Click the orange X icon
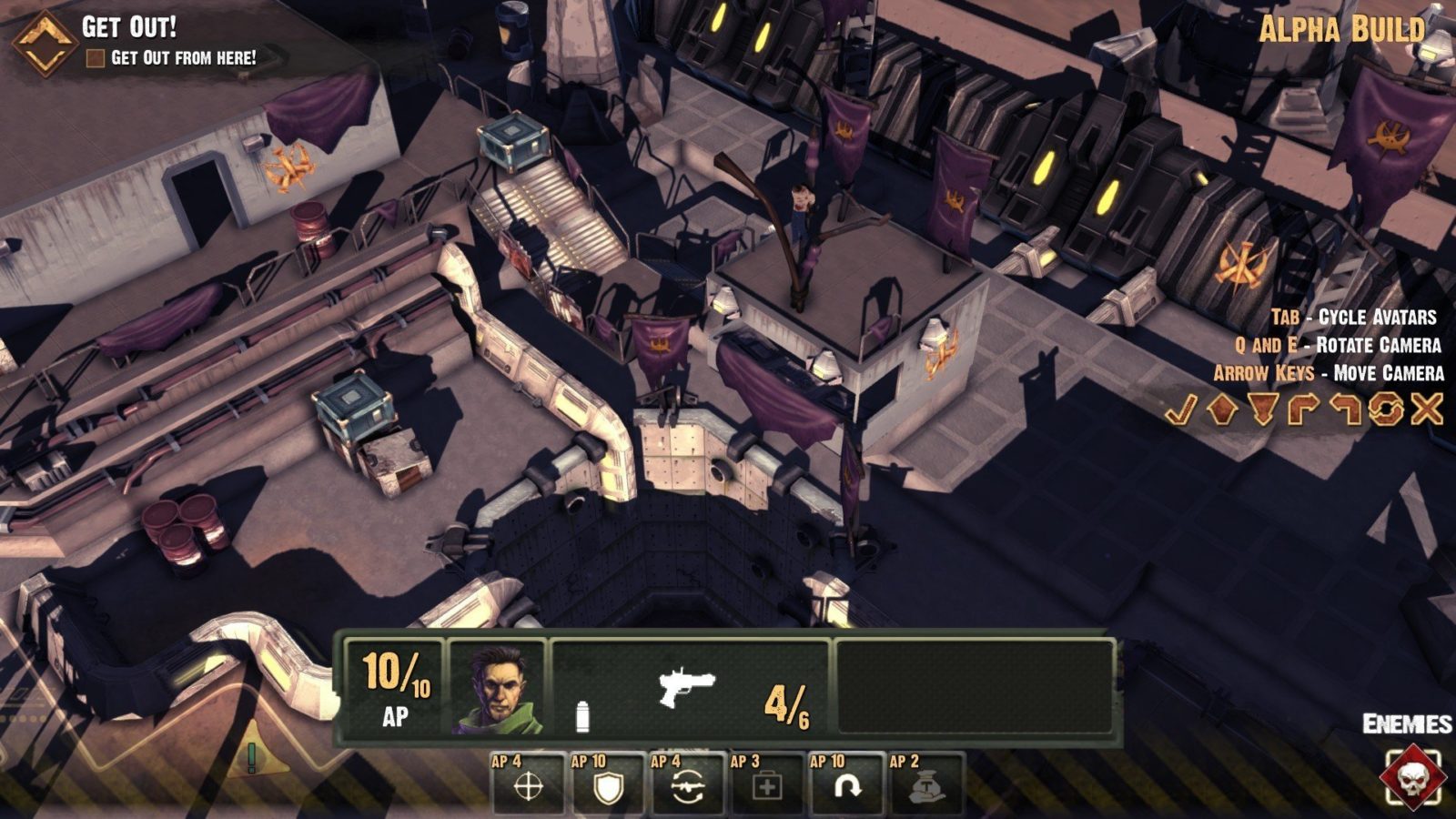1456x819 pixels. tap(1427, 410)
